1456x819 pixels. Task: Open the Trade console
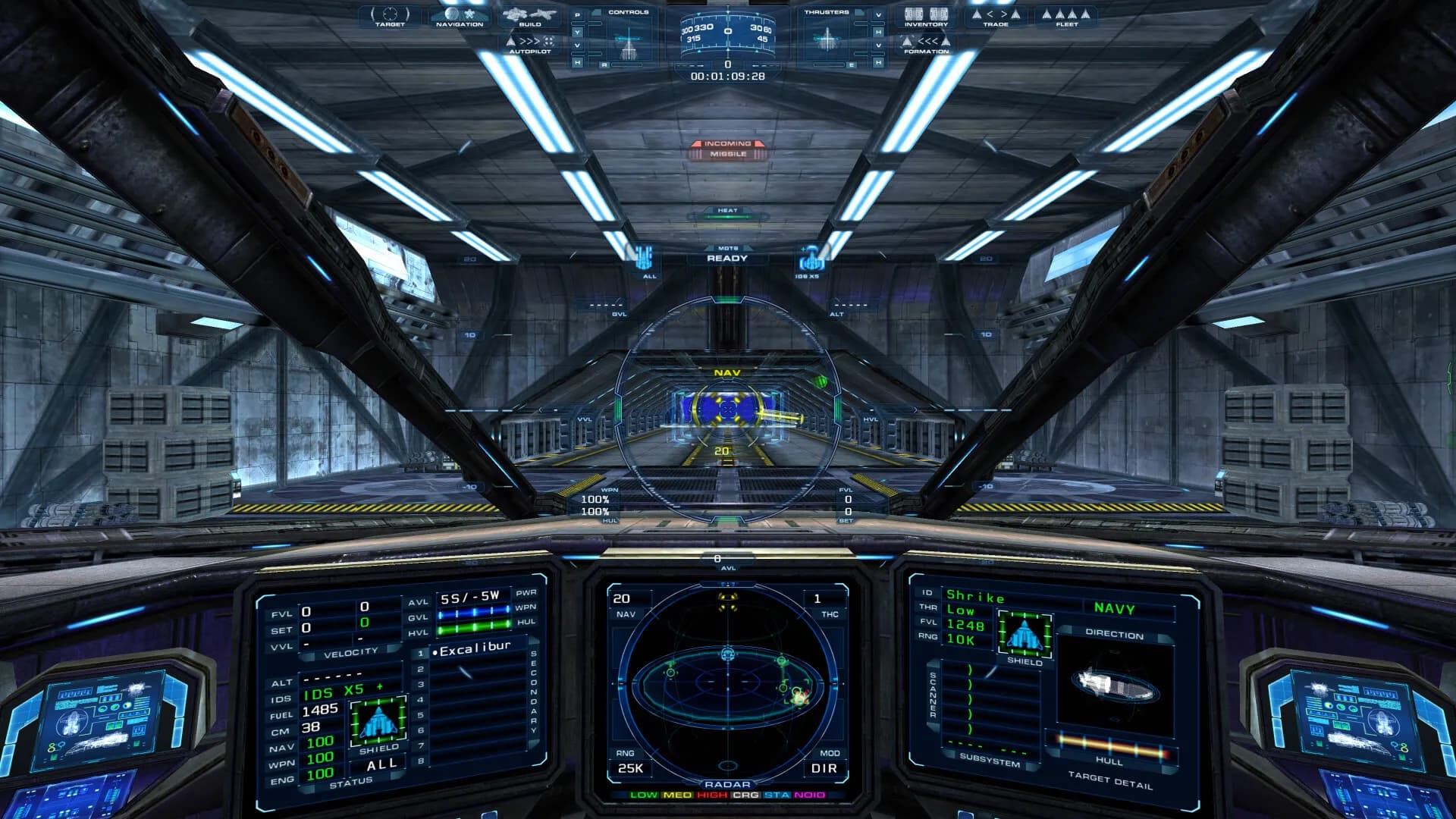click(996, 17)
